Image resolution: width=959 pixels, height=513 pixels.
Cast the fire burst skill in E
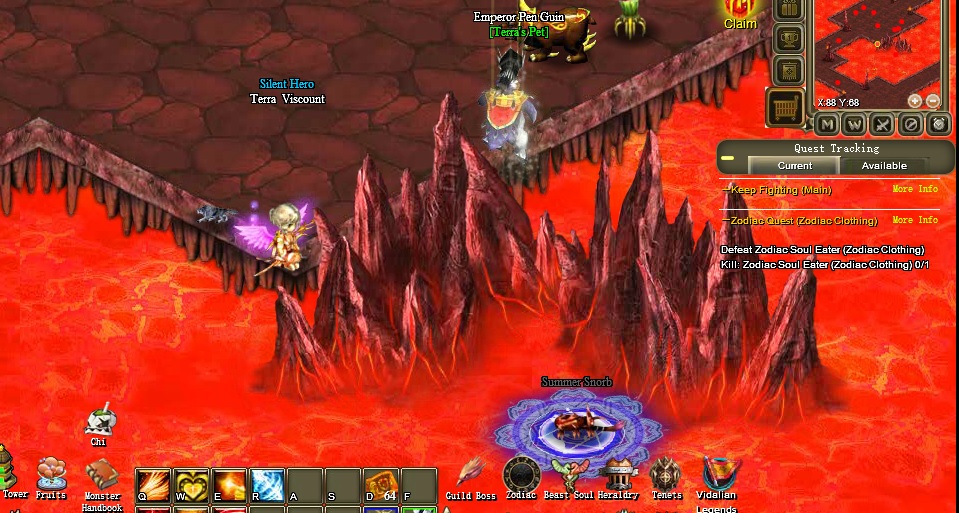(x=229, y=485)
